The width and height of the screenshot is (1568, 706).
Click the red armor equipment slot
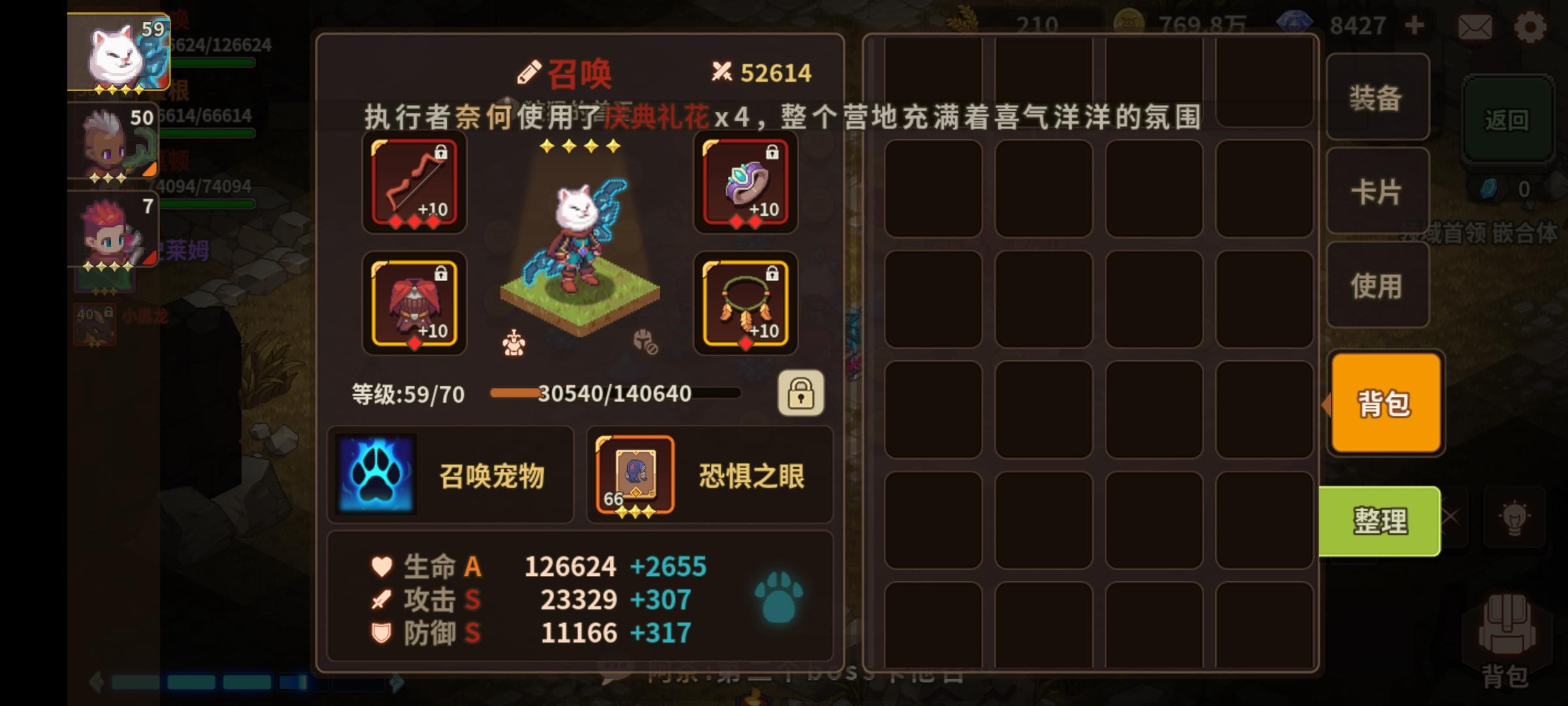414,304
